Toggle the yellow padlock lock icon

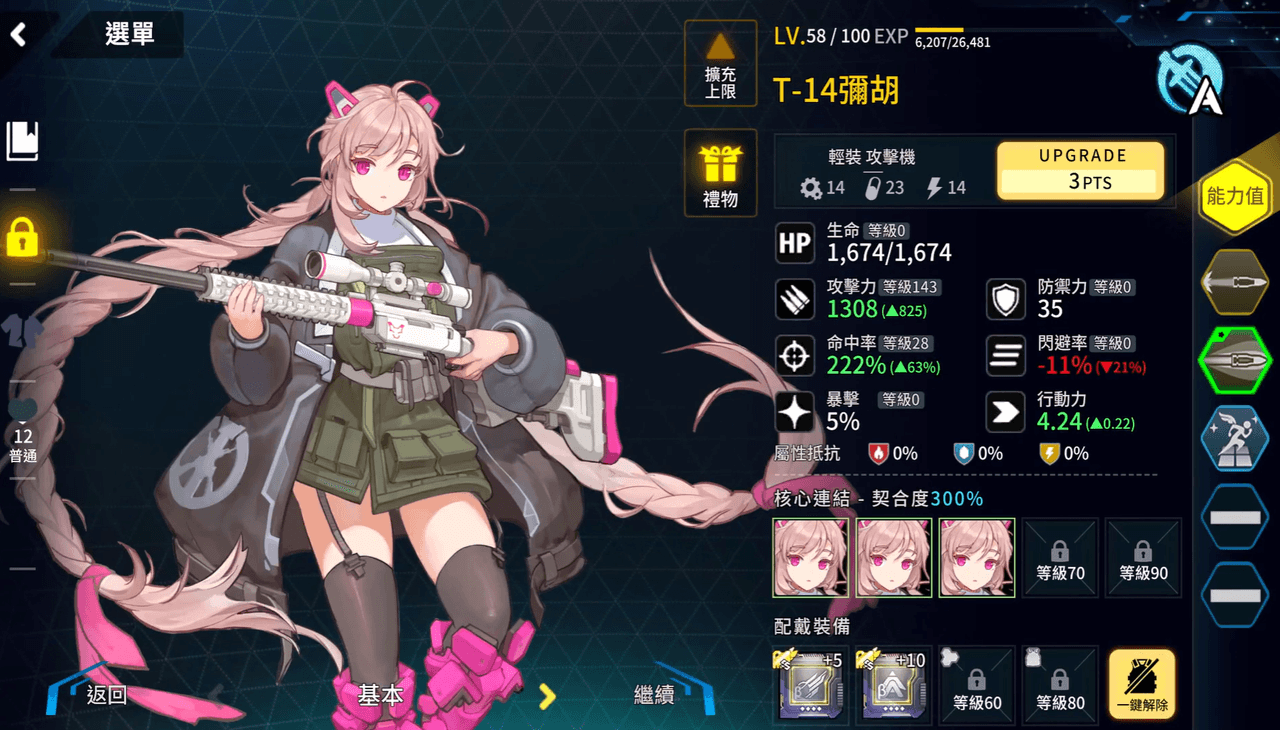[x=22, y=237]
